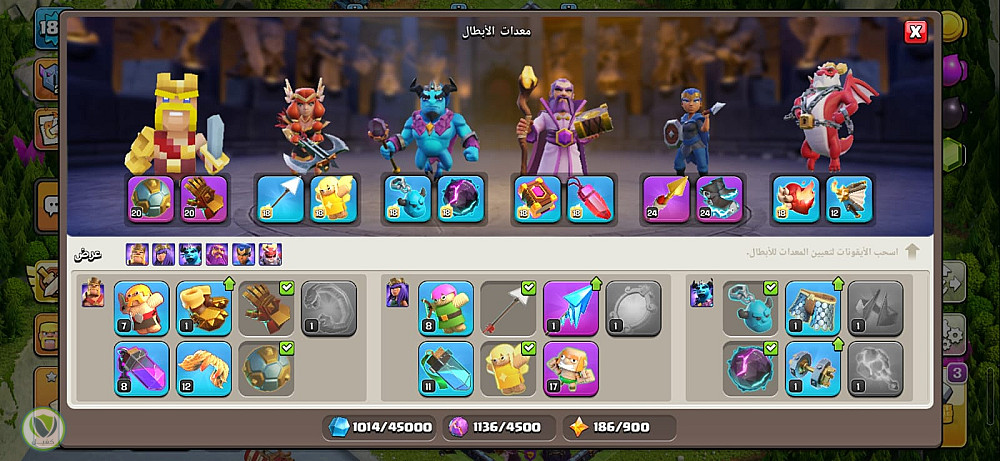Viewport: 1000px width, 461px height.
Task: Choose the Royal Champion's Electro Boots slot
Action: pyautogui.click(x=719, y=198)
